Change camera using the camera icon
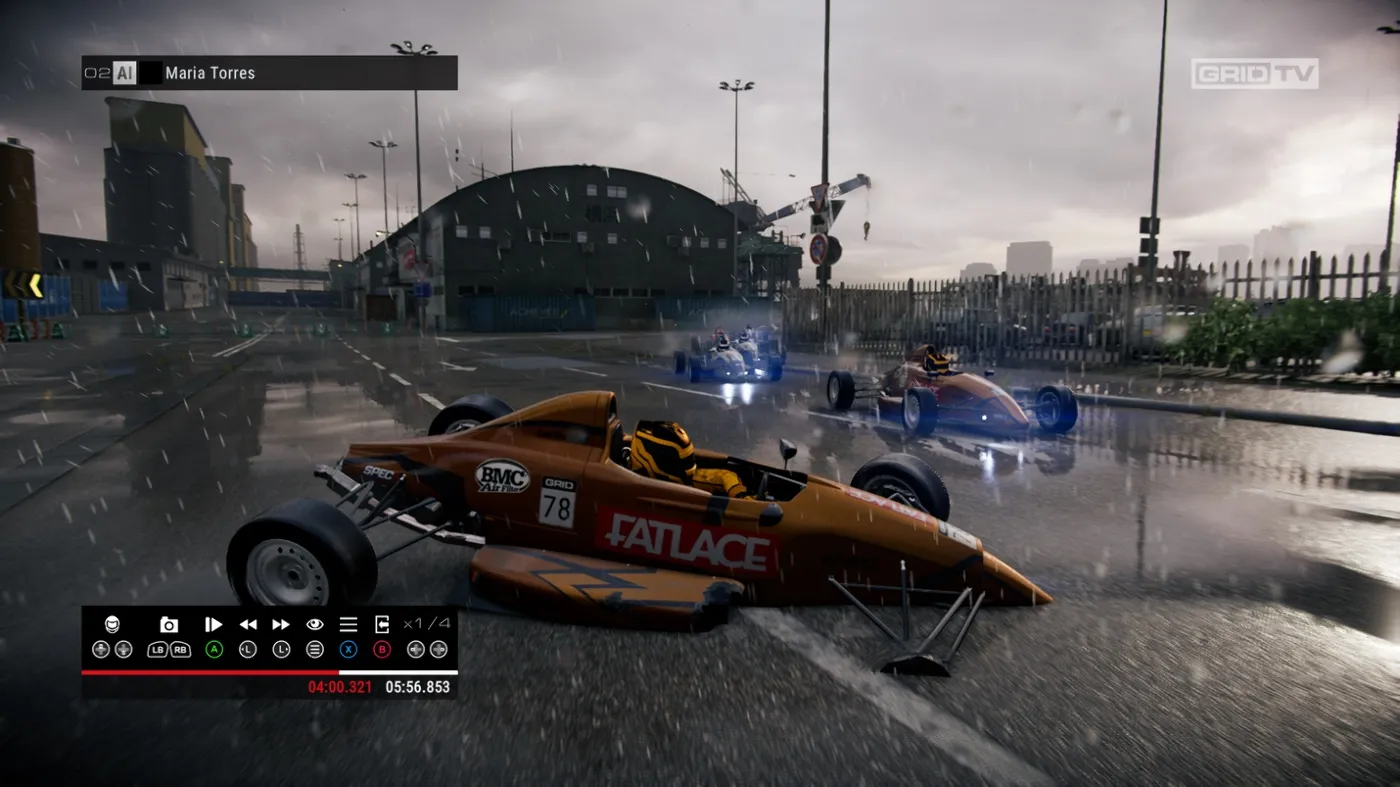The width and height of the screenshot is (1400, 787). click(169, 625)
